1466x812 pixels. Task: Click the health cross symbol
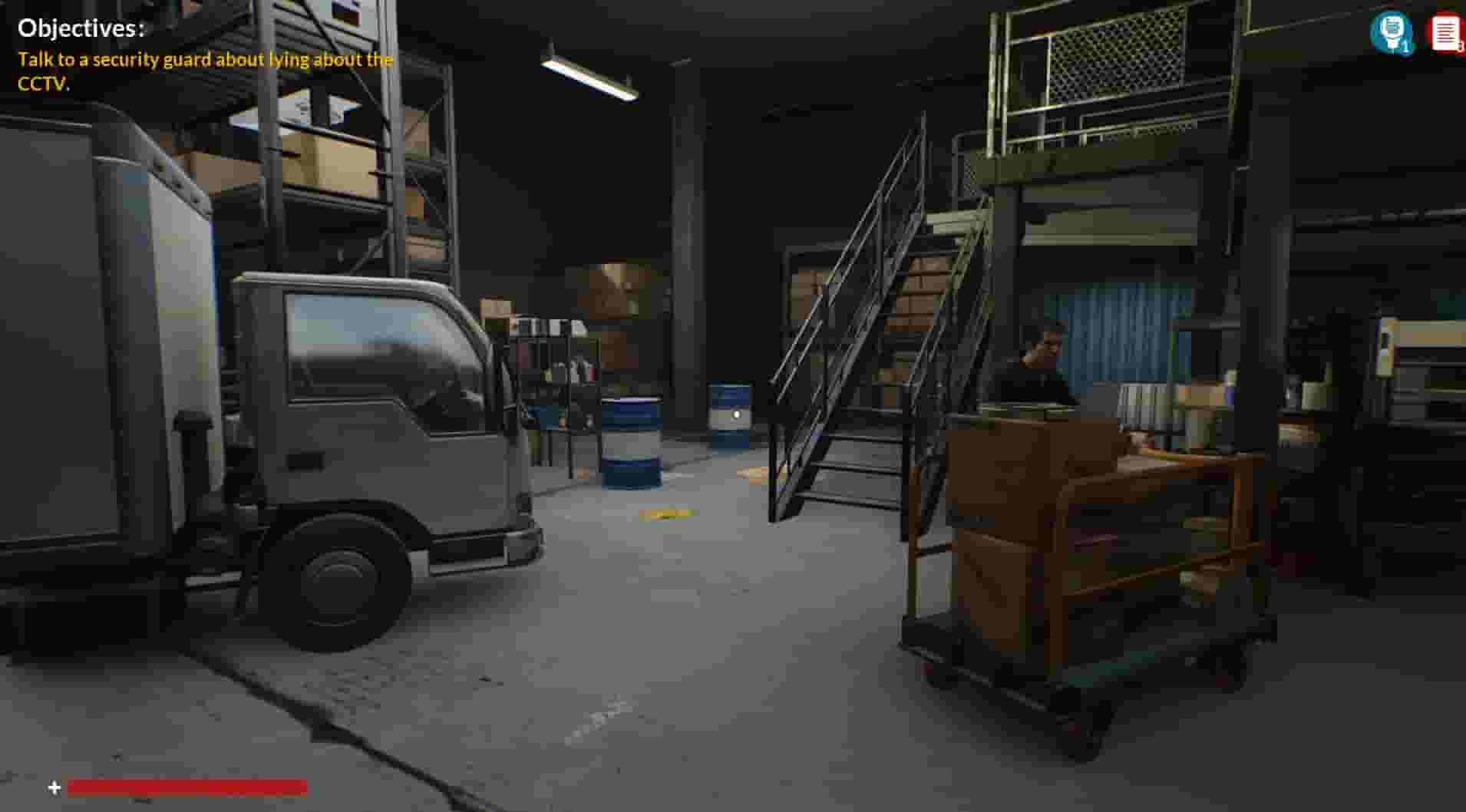52,786
